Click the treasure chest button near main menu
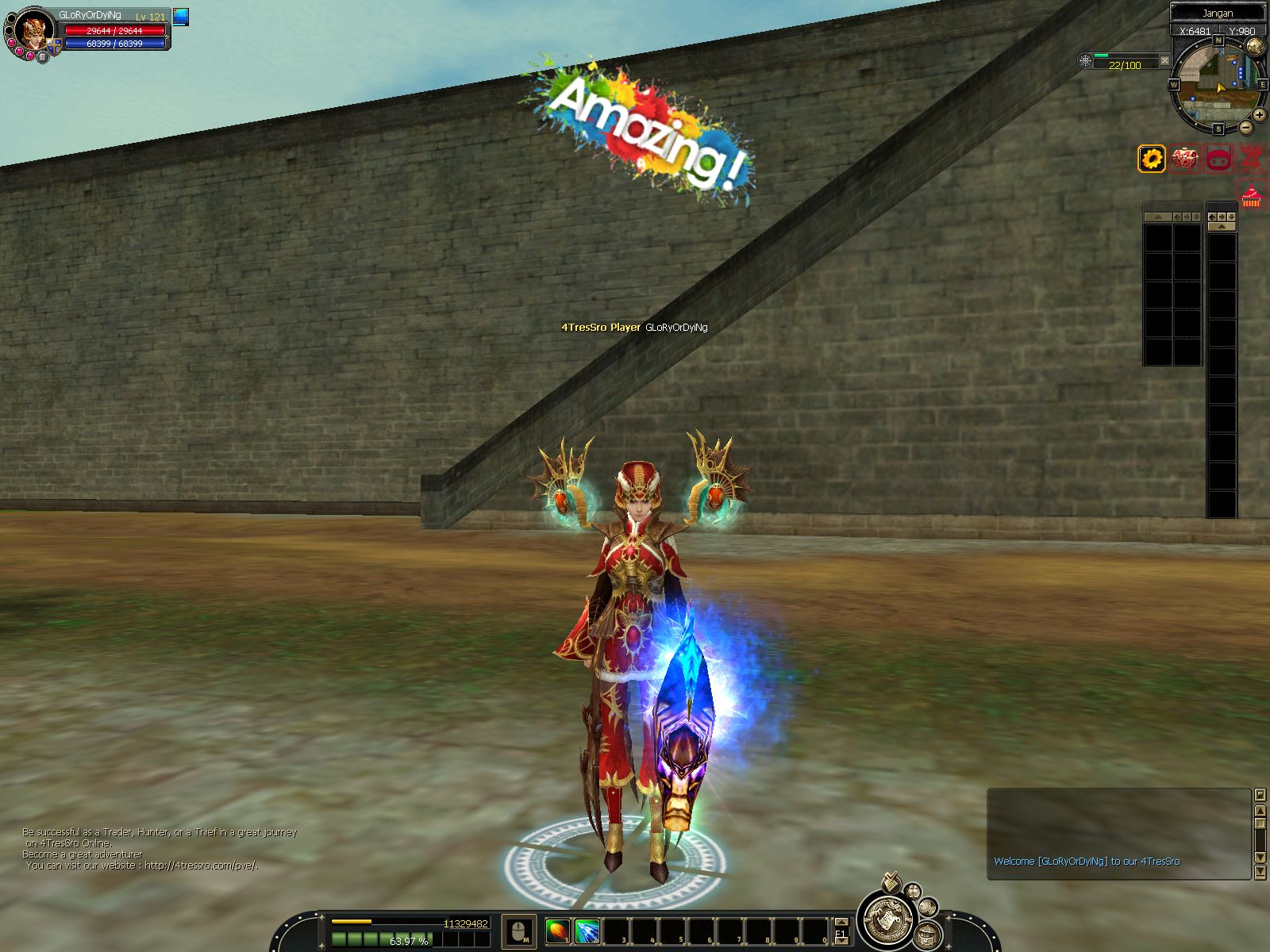Image resolution: width=1270 pixels, height=952 pixels. [x=926, y=935]
